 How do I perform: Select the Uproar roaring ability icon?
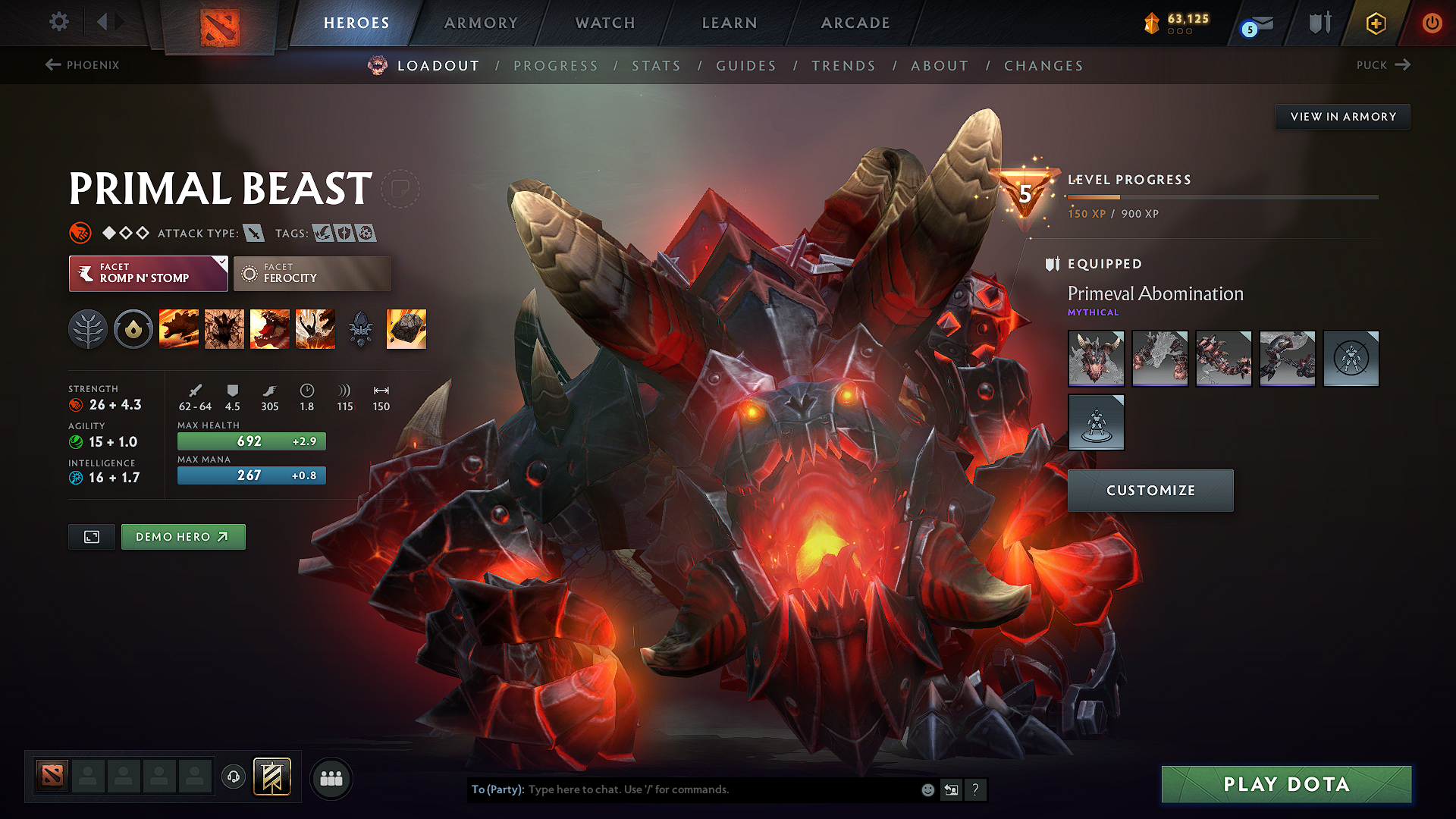(x=270, y=328)
